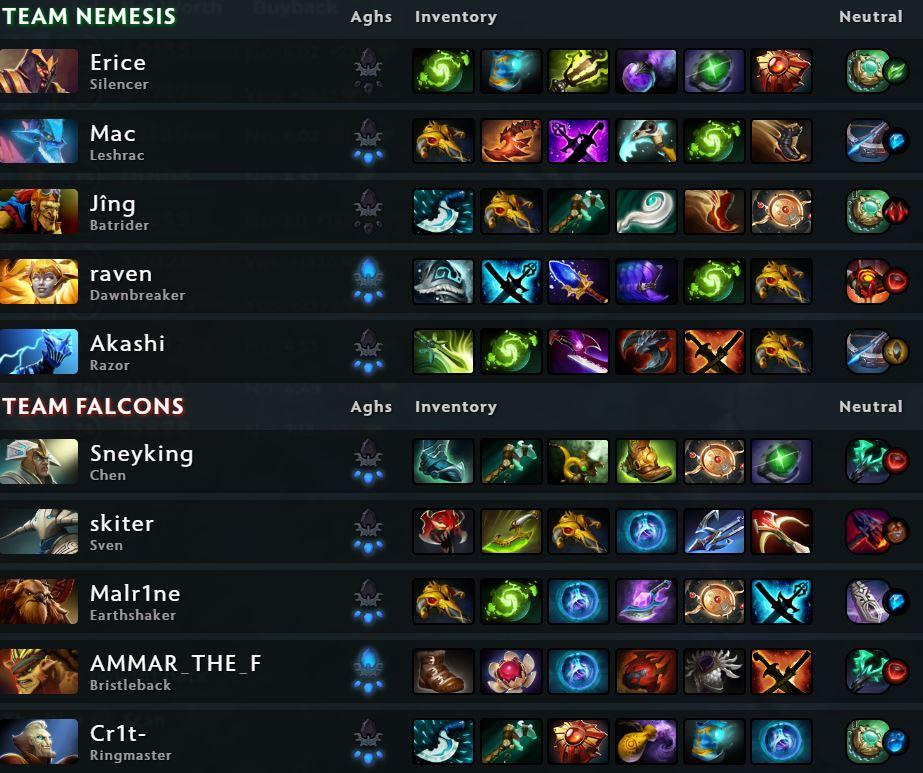Select Mac's purple sword item

point(578,141)
